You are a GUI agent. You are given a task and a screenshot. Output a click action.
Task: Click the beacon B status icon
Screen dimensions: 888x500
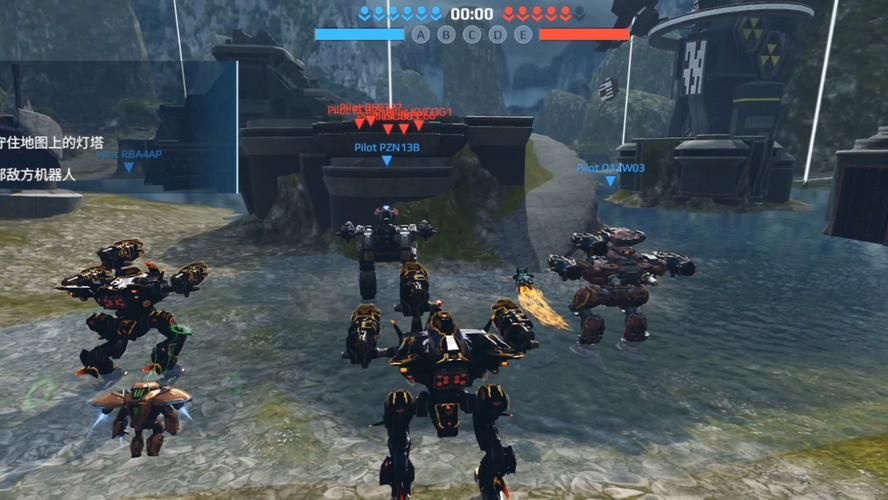point(446,34)
